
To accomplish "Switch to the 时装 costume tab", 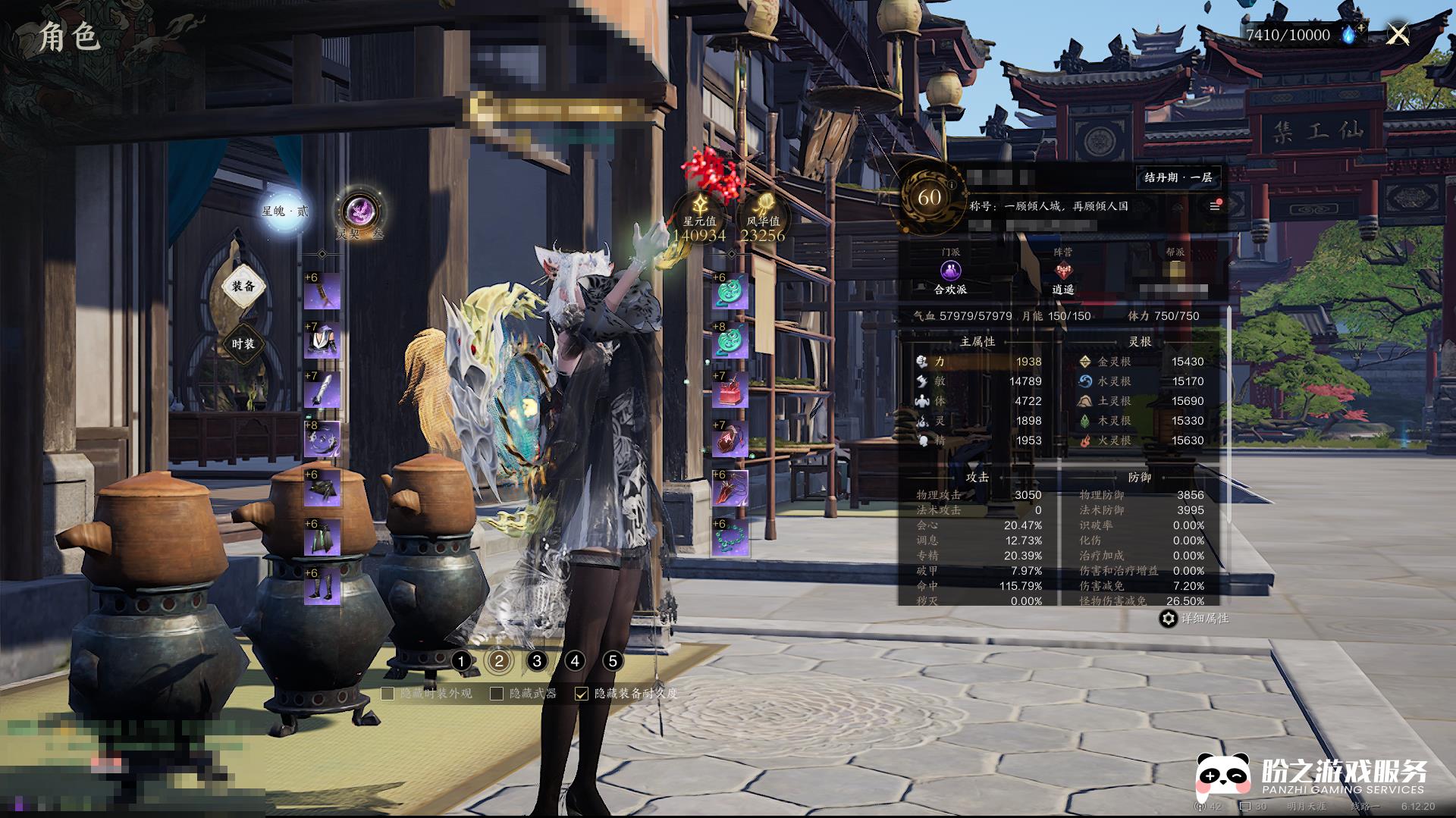I will click(243, 343).
